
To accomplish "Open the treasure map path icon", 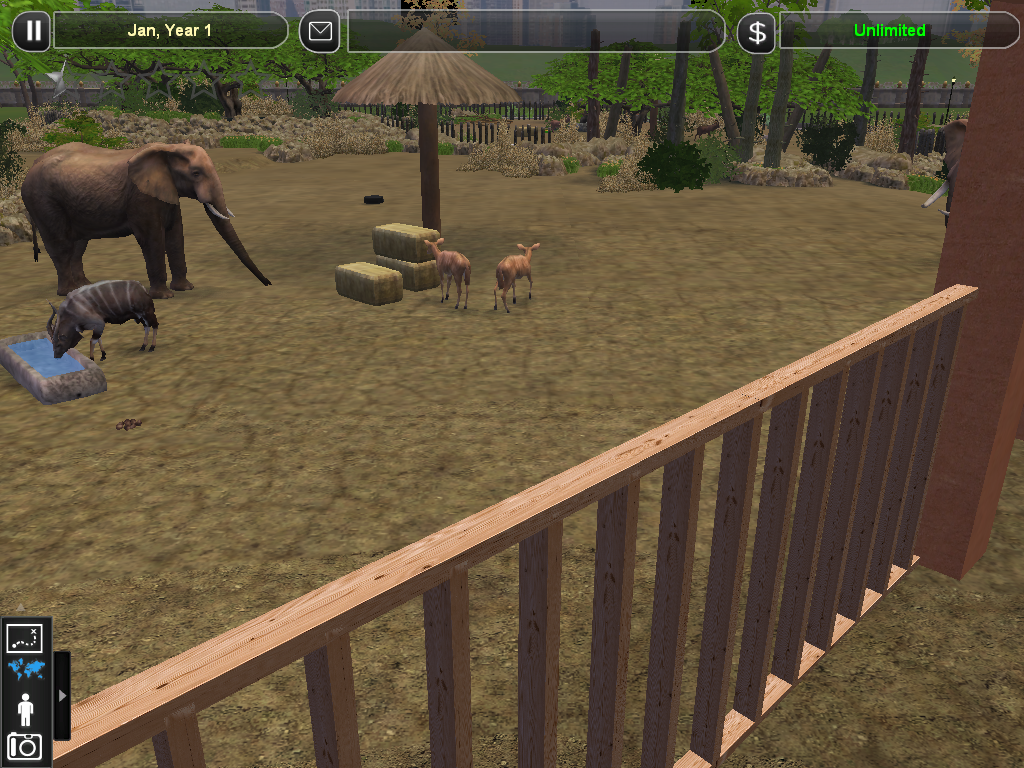I will point(25,637).
